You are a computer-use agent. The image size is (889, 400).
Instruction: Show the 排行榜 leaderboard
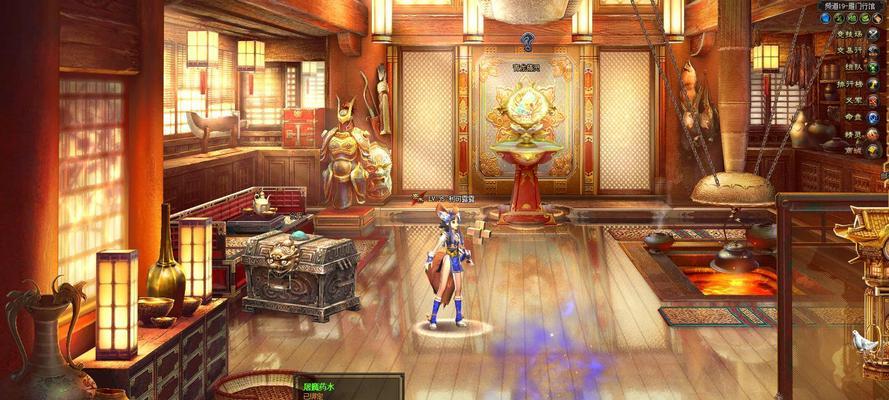click(x=873, y=83)
